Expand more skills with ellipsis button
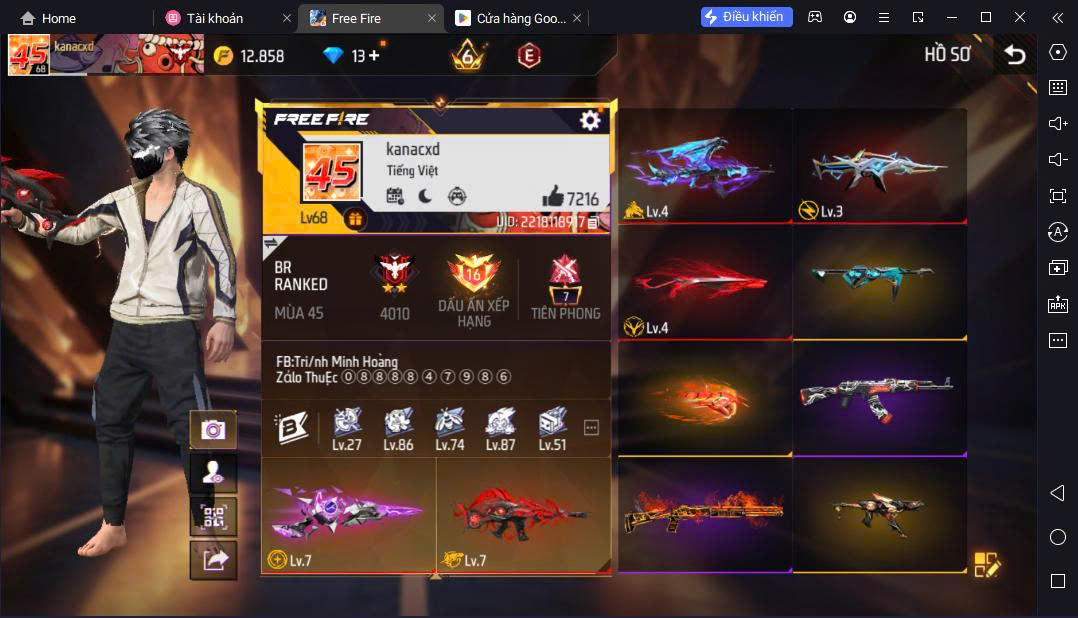 pyautogui.click(x=591, y=428)
